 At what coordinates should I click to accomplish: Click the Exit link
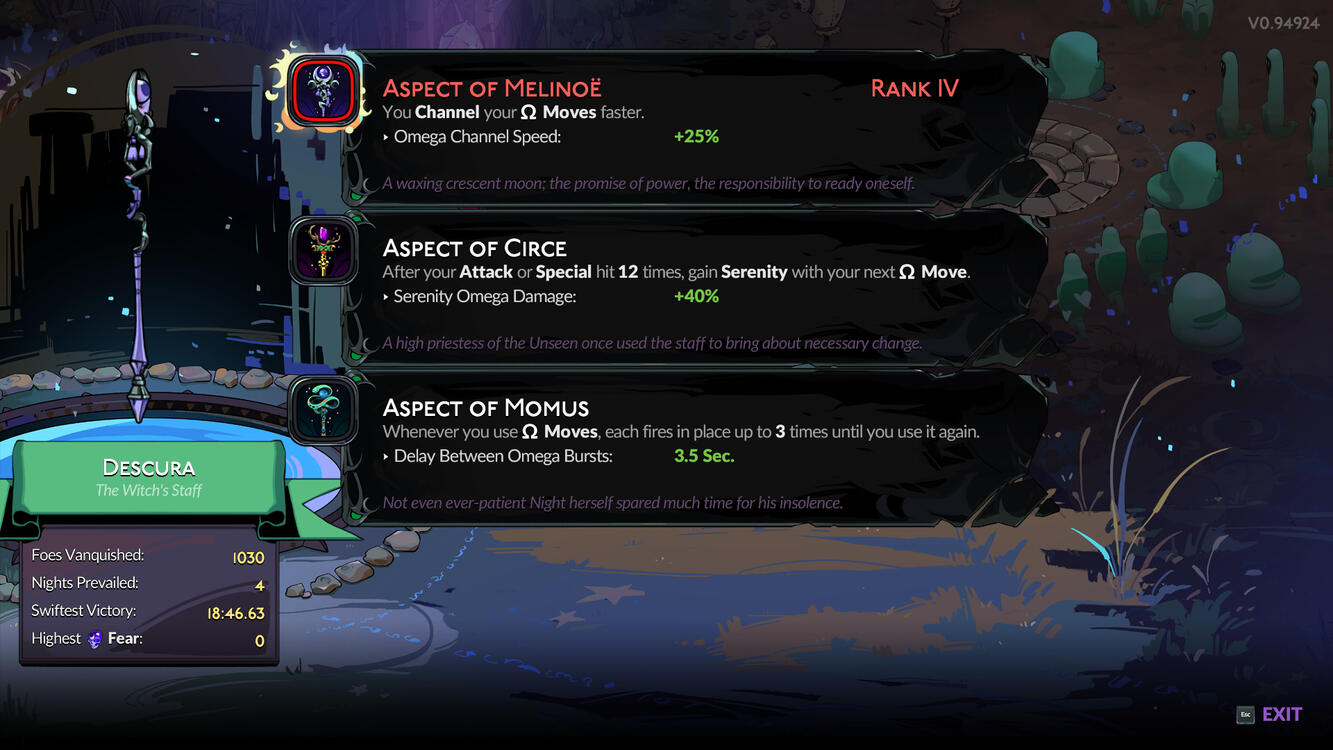click(x=1283, y=713)
